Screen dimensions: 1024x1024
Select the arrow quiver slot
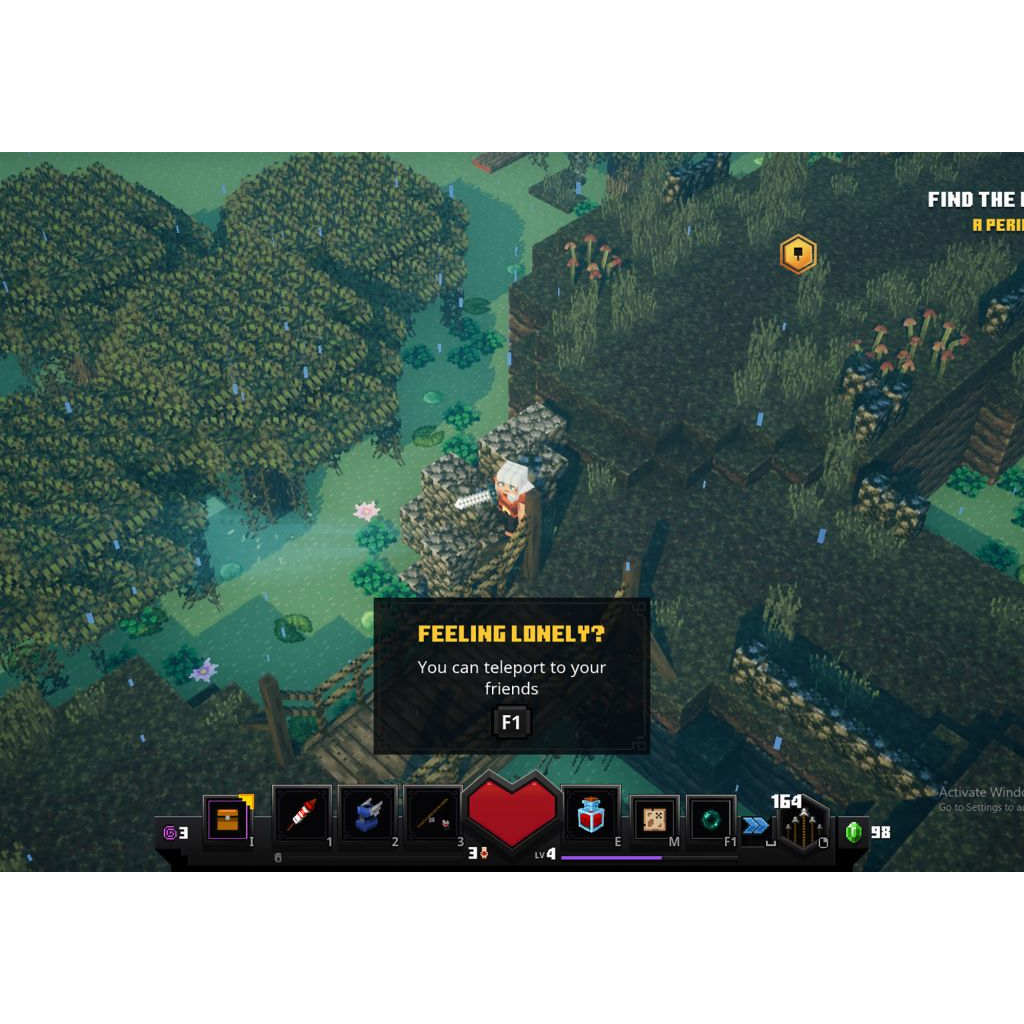(x=802, y=826)
